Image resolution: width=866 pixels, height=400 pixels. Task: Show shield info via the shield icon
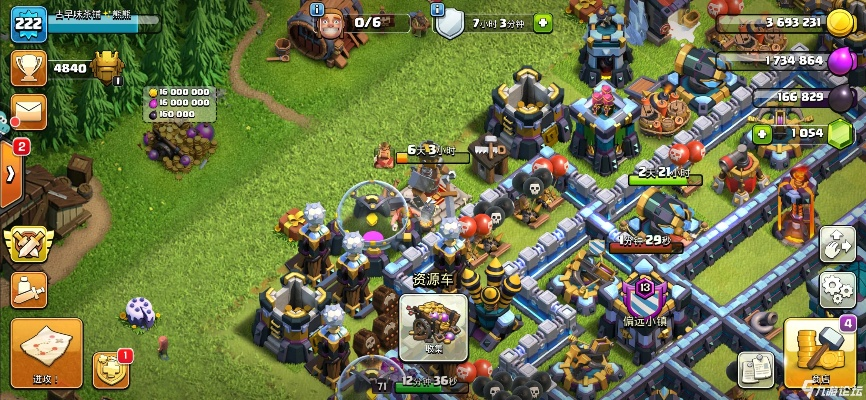451,23
